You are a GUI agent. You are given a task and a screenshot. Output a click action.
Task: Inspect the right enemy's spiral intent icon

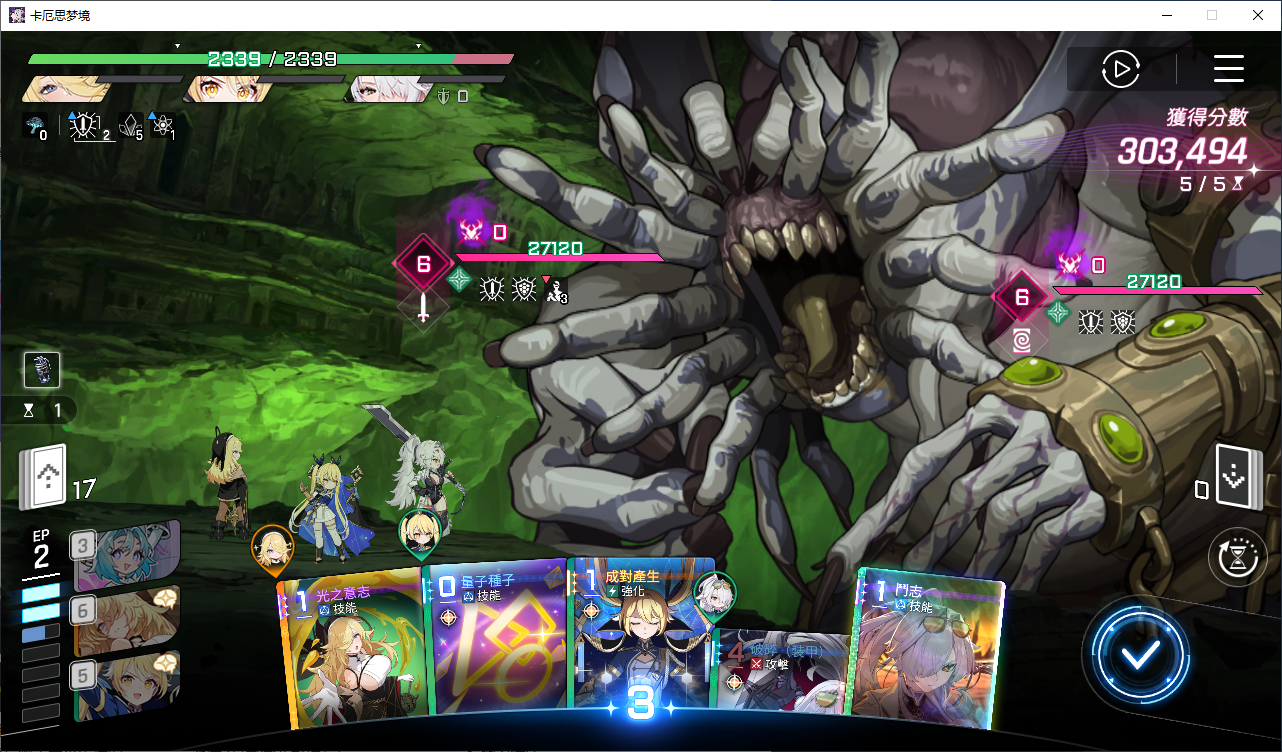click(x=1022, y=340)
